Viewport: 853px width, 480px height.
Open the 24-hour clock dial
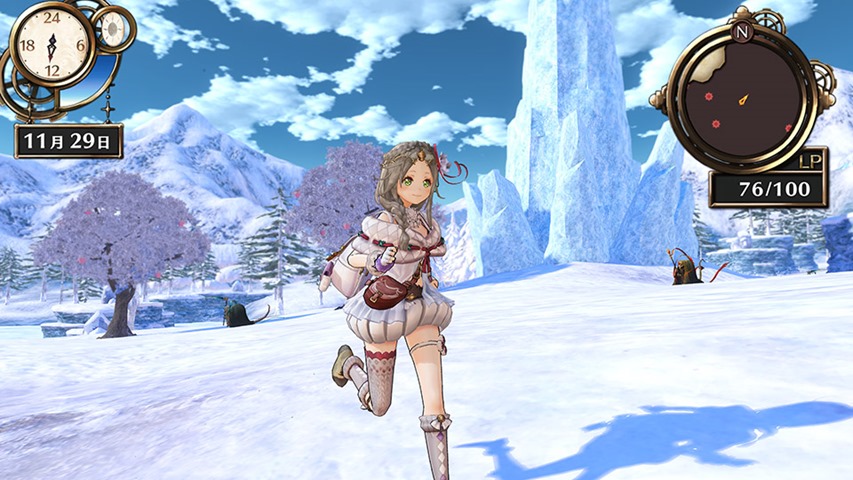click(x=52, y=44)
